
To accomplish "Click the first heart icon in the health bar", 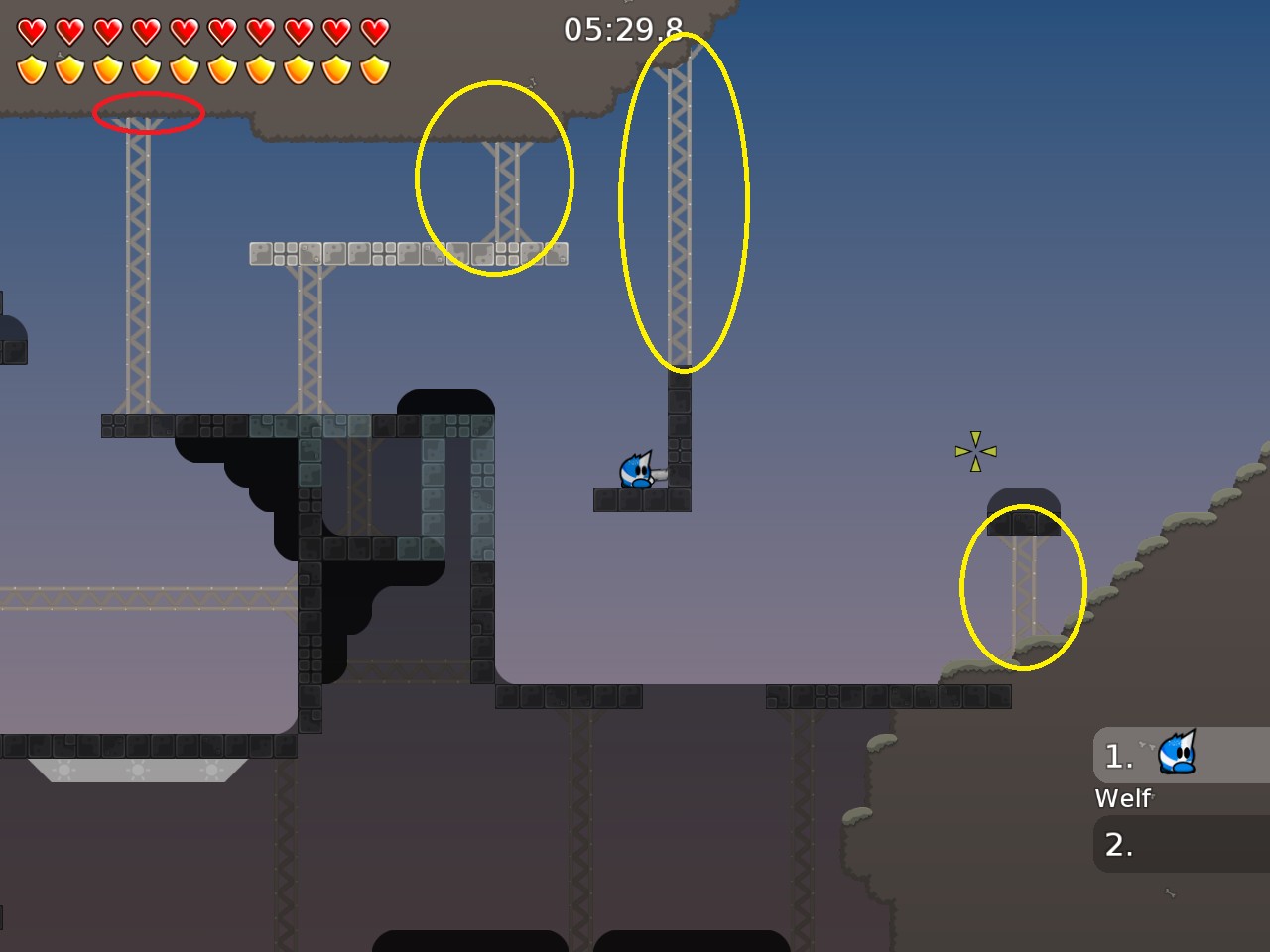I will coord(33,30).
